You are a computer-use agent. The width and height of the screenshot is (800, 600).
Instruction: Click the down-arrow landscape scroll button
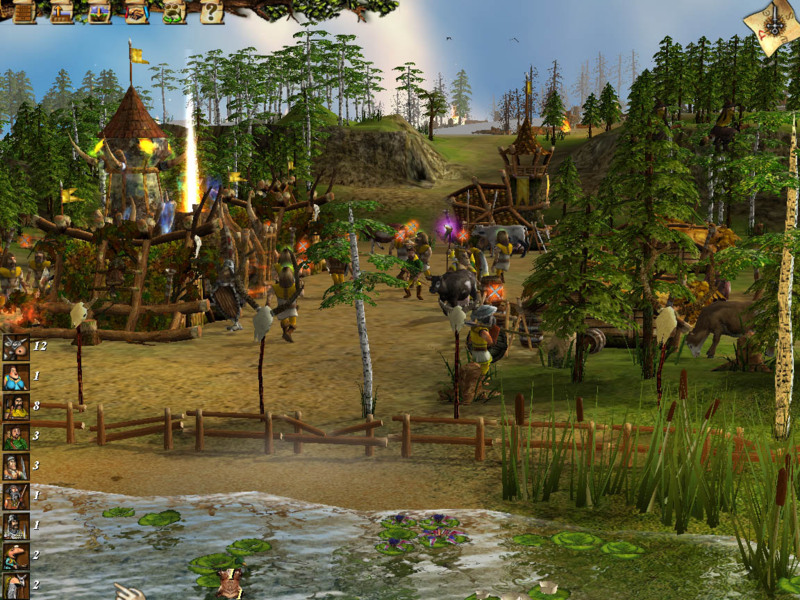click(99, 12)
